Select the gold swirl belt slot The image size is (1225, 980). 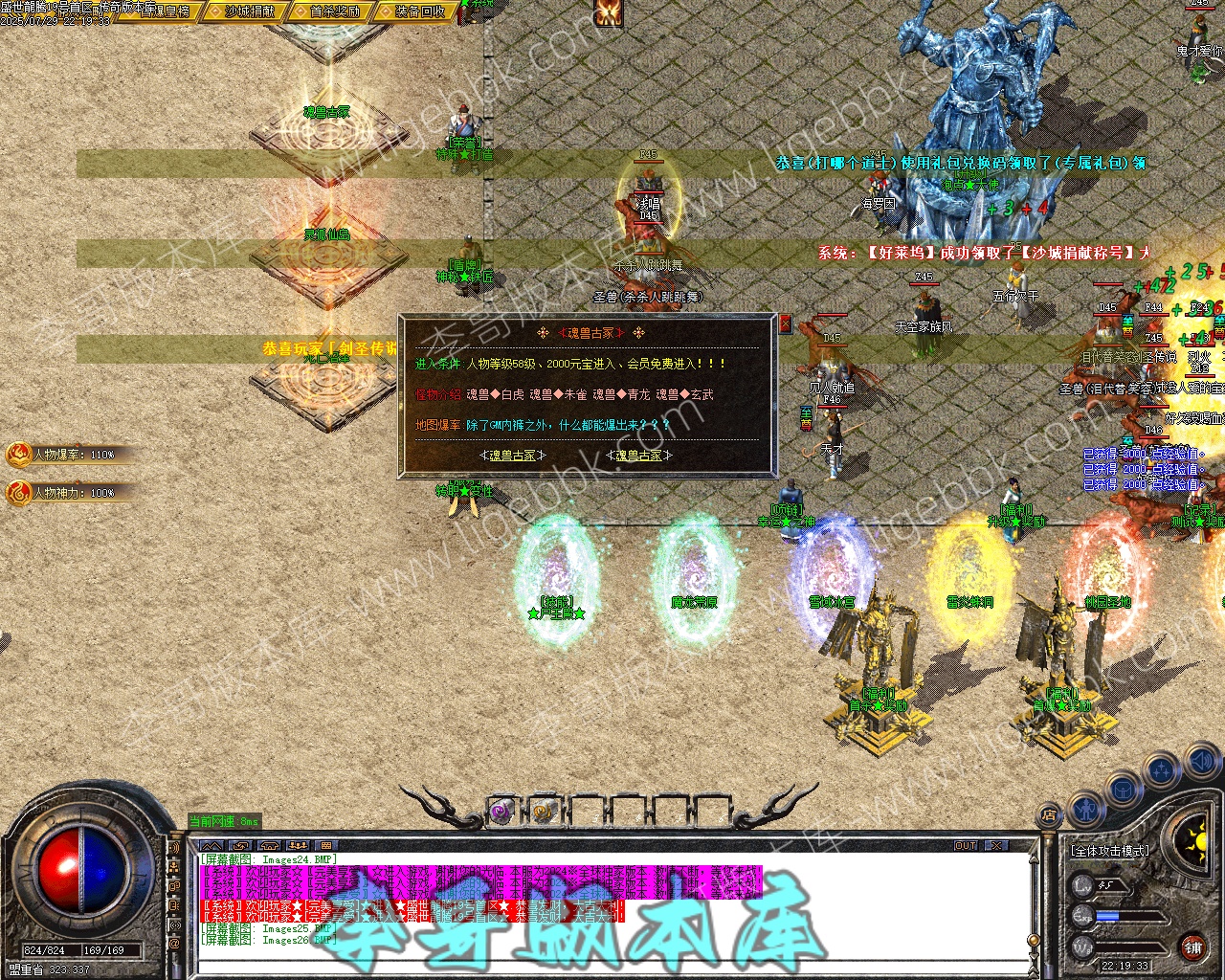pyautogui.click(x=544, y=813)
